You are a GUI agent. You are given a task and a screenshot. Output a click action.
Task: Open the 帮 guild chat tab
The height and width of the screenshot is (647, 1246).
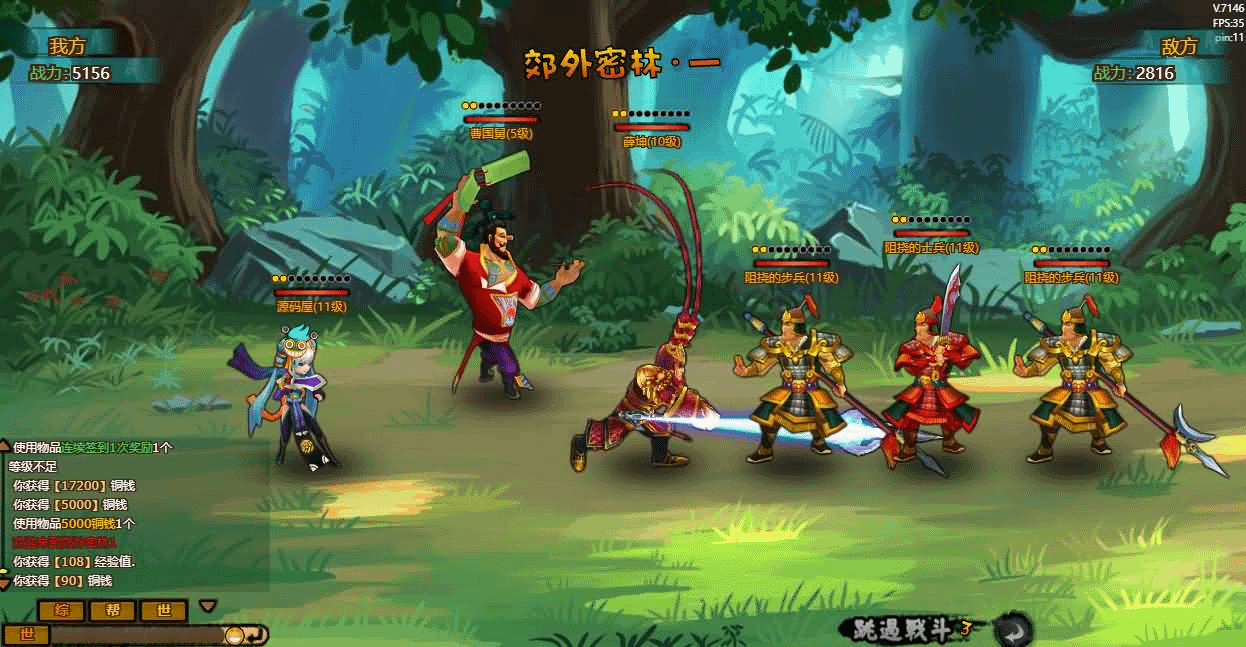113,611
